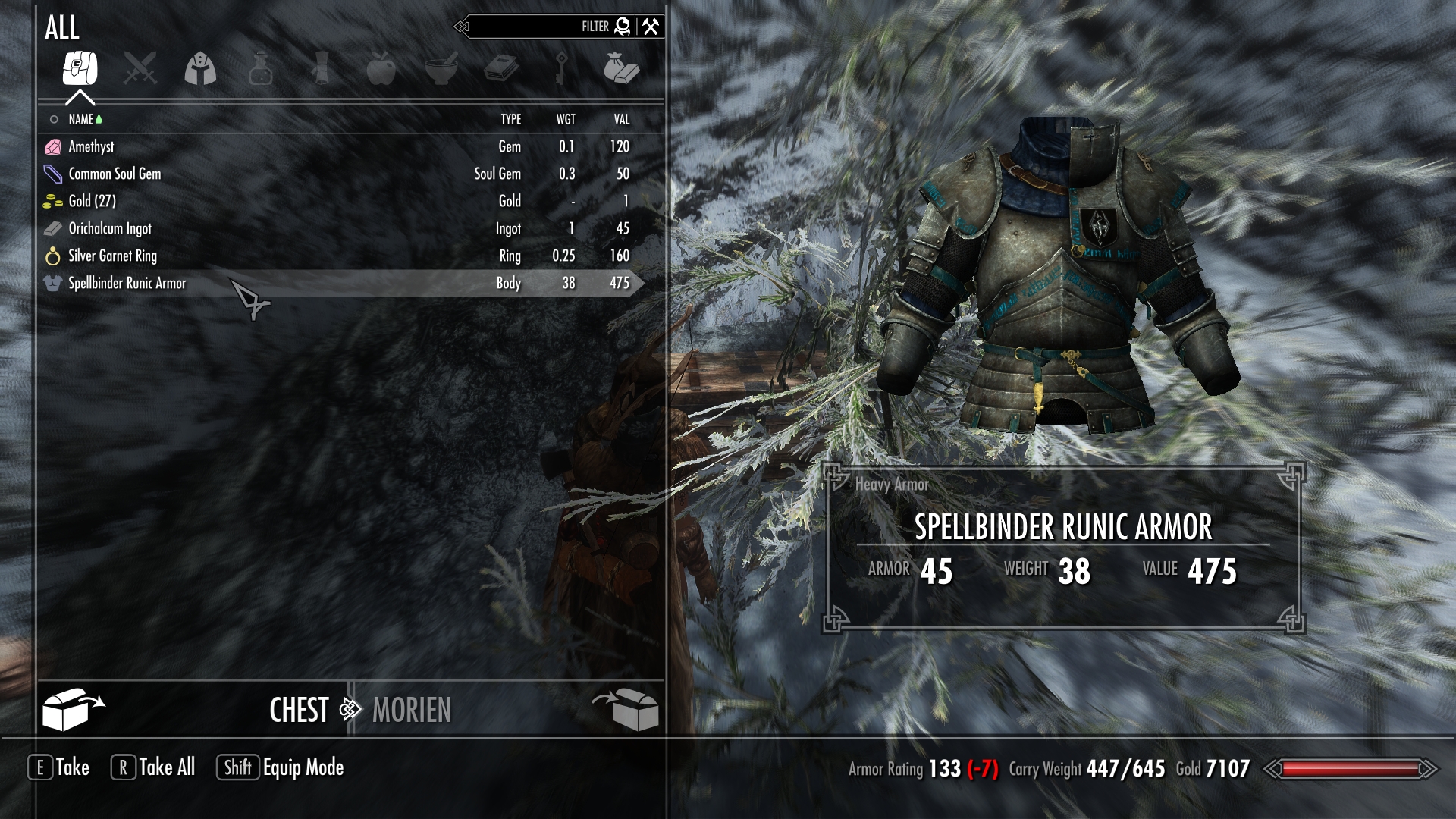Show the misc items pouch tab
Viewport: 1456px width, 819px height.
(x=621, y=69)
